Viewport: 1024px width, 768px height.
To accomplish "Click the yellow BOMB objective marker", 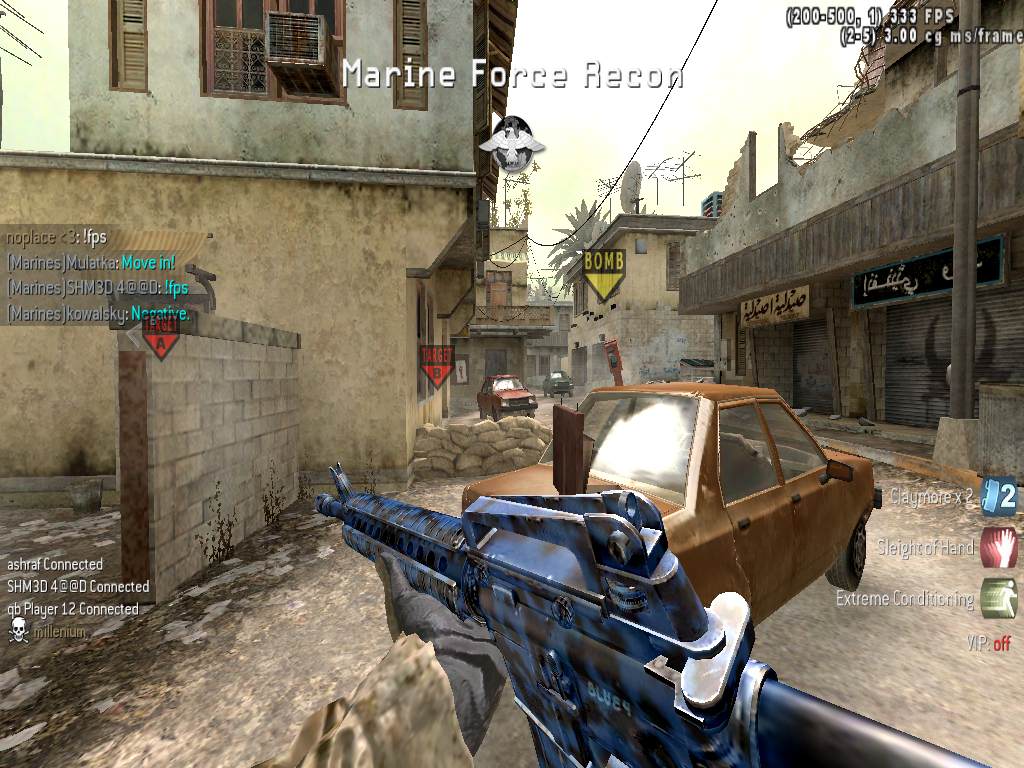I will coord(603,274).
